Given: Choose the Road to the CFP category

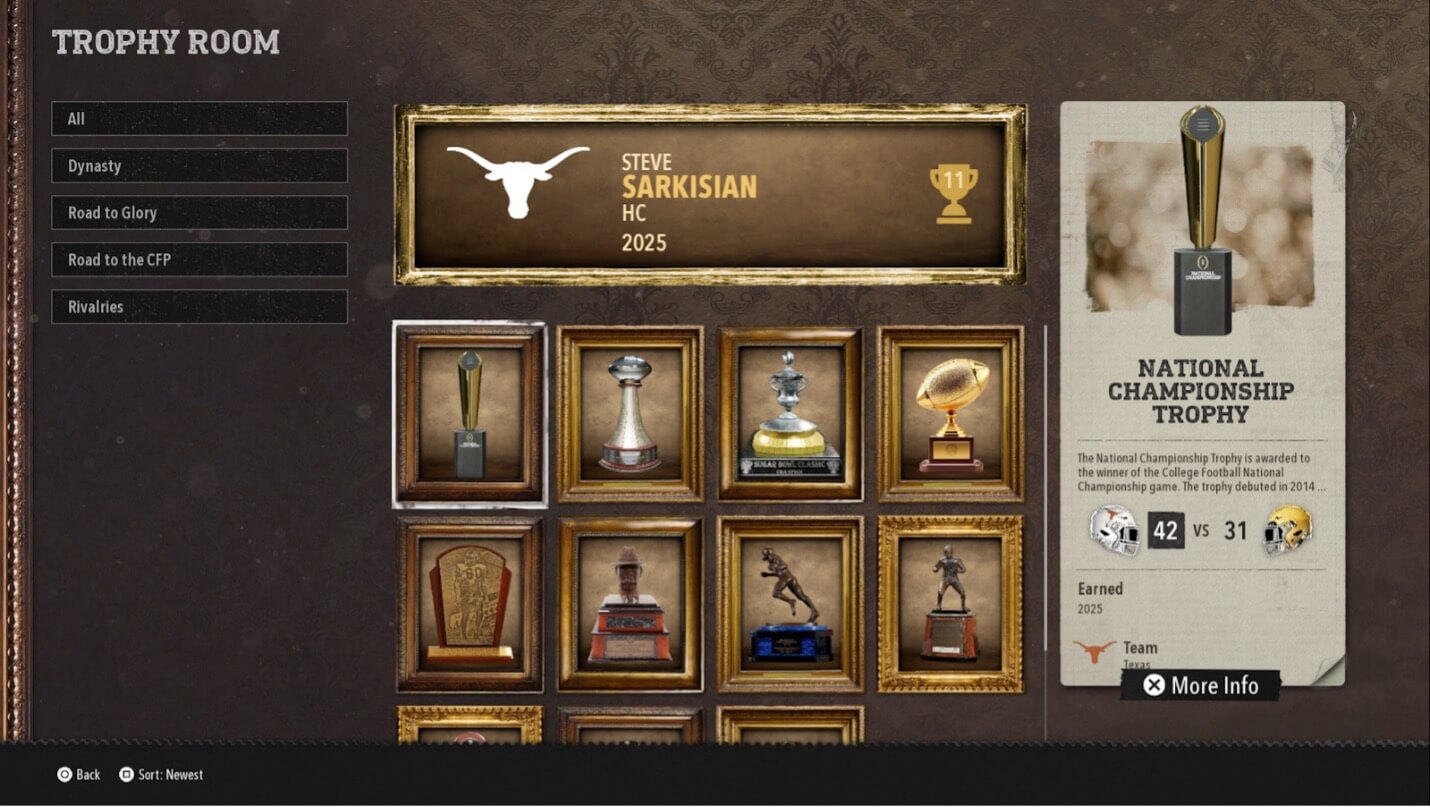Looking at the screenshot, I should [x=199, y=260].
